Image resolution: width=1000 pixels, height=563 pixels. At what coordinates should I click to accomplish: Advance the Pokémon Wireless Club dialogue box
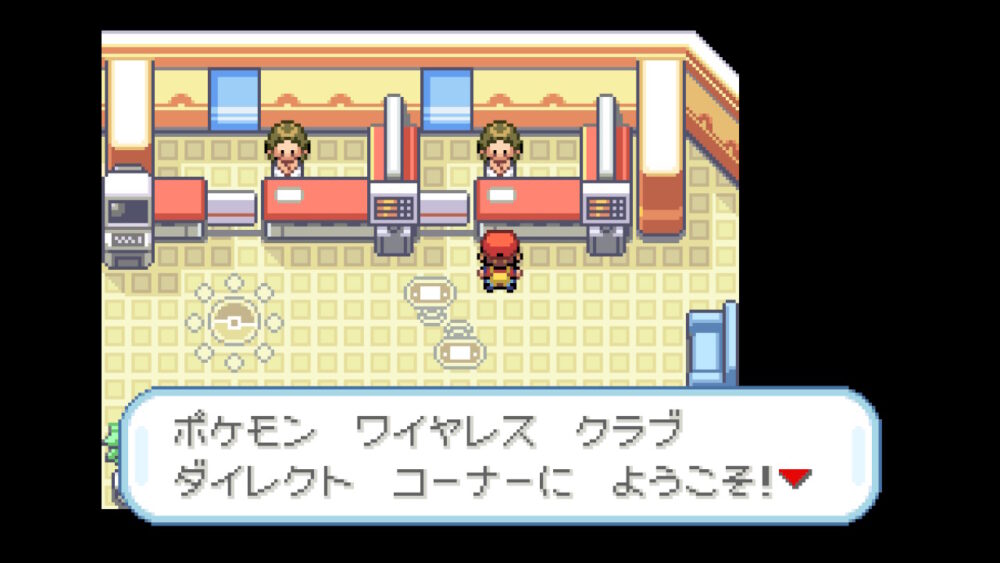(500, 456)
